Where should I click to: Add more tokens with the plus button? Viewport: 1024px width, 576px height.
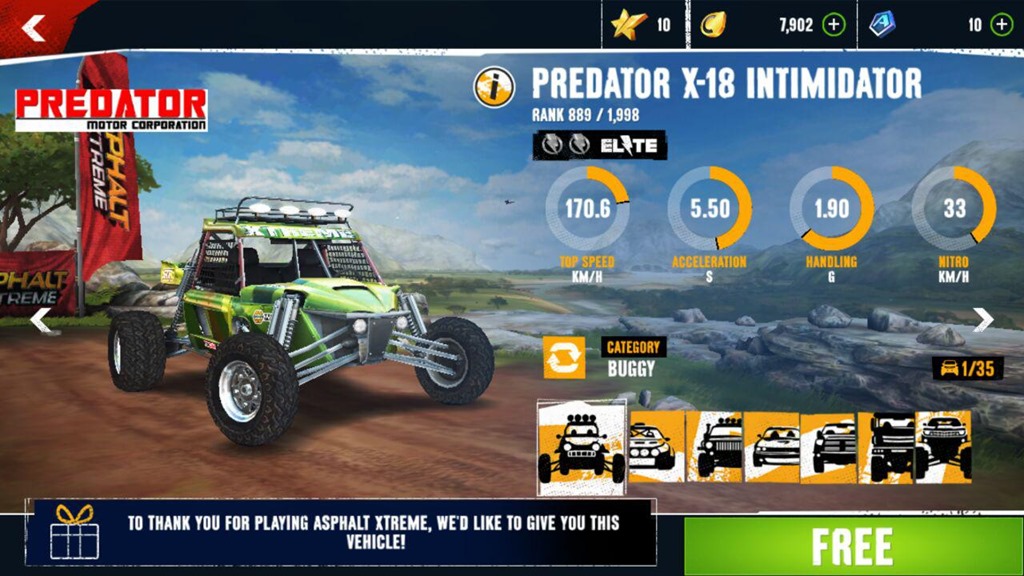pyautogui.click(x=1001, y=25)
